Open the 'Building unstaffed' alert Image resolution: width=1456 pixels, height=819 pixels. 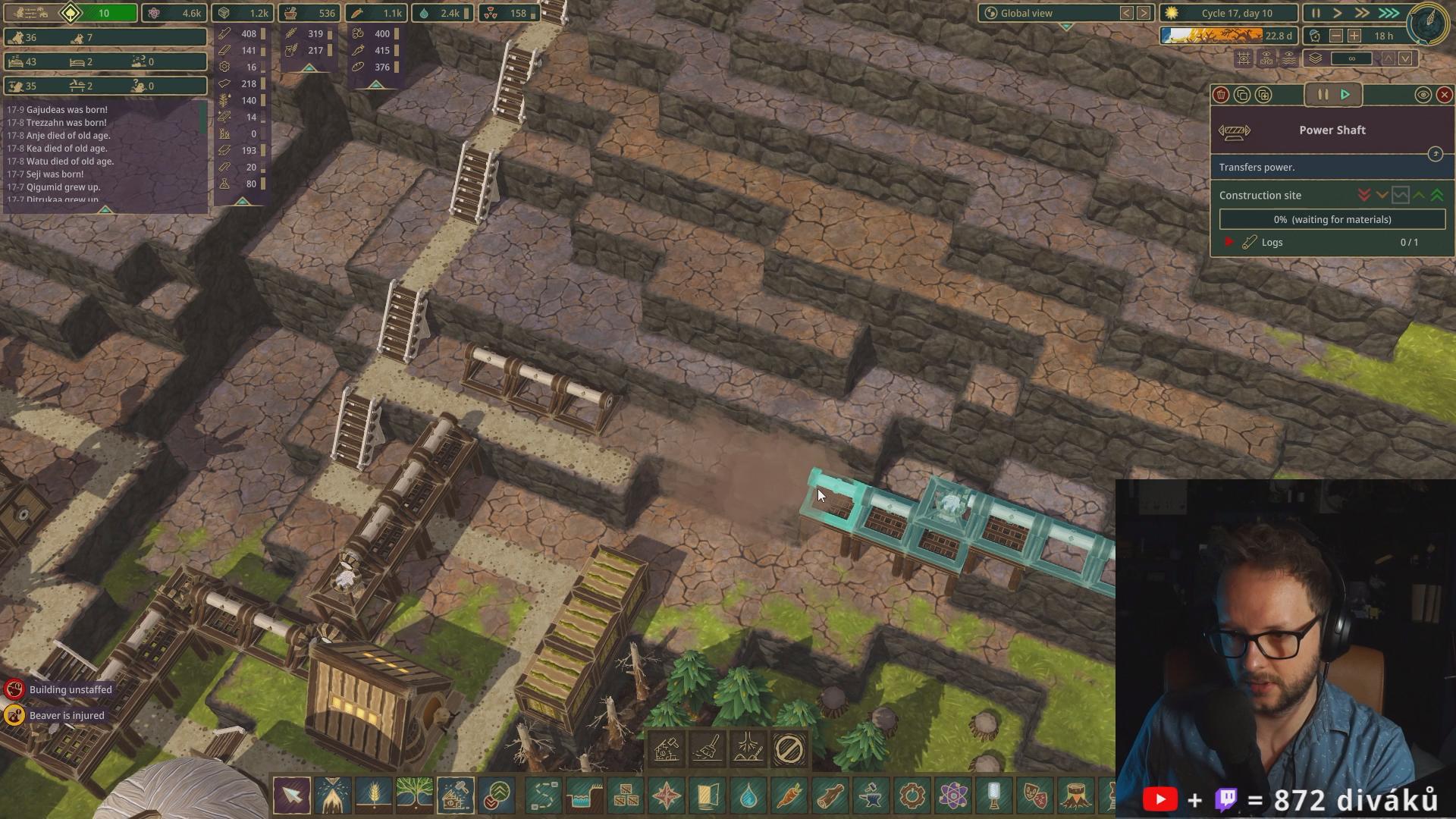tap(70, 689)
